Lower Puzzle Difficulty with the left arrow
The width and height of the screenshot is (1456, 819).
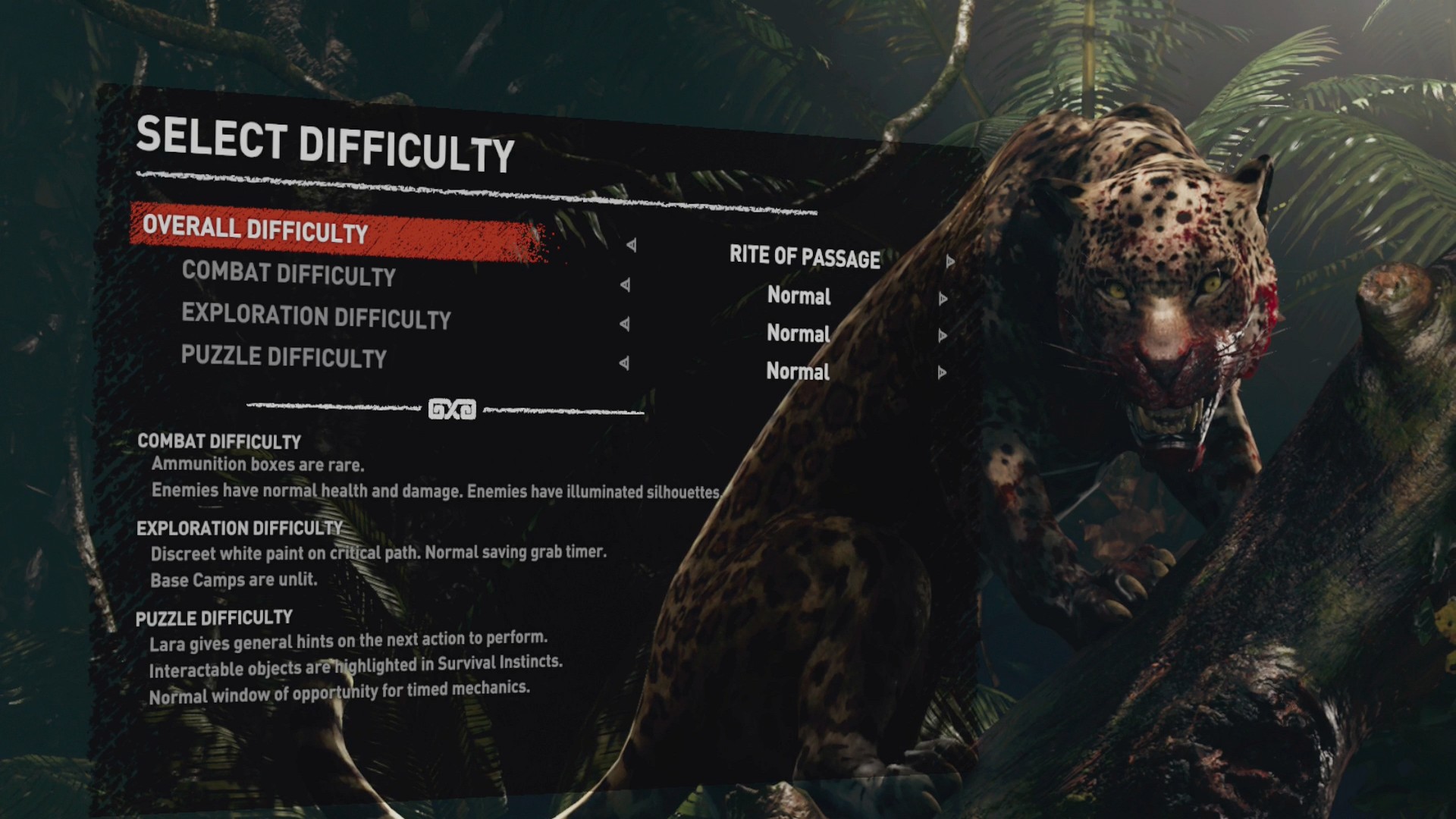point(623,363)
